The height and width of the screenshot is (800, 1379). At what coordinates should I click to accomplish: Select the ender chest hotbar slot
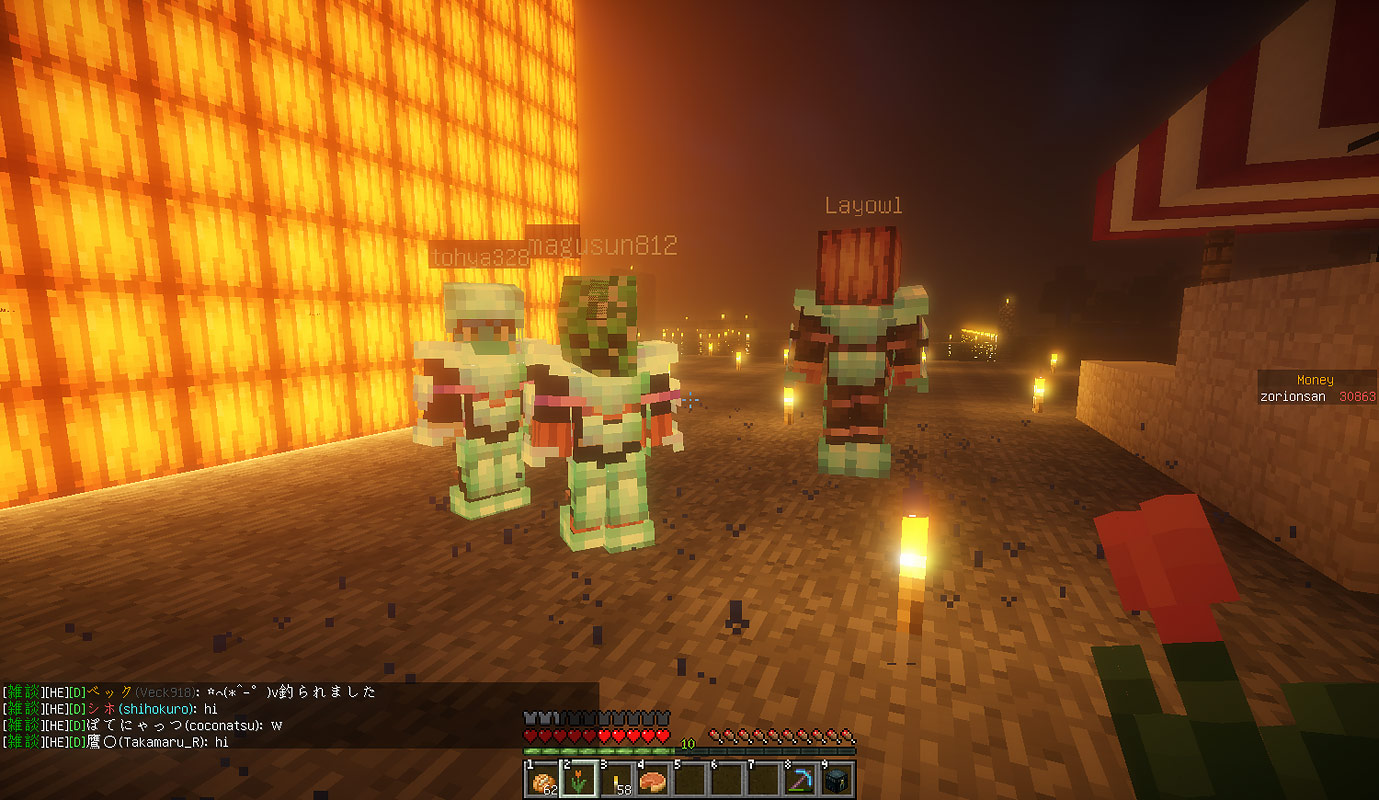tap(836, 779)
